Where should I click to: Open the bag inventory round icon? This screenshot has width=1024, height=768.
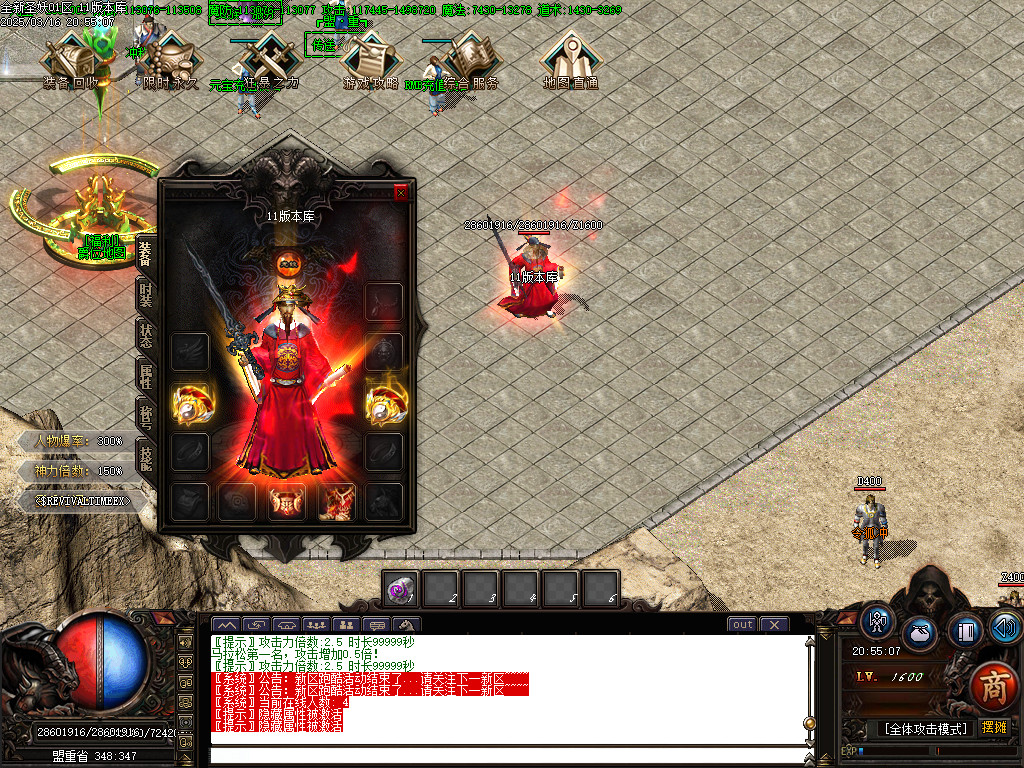click(x=920, y=633)
